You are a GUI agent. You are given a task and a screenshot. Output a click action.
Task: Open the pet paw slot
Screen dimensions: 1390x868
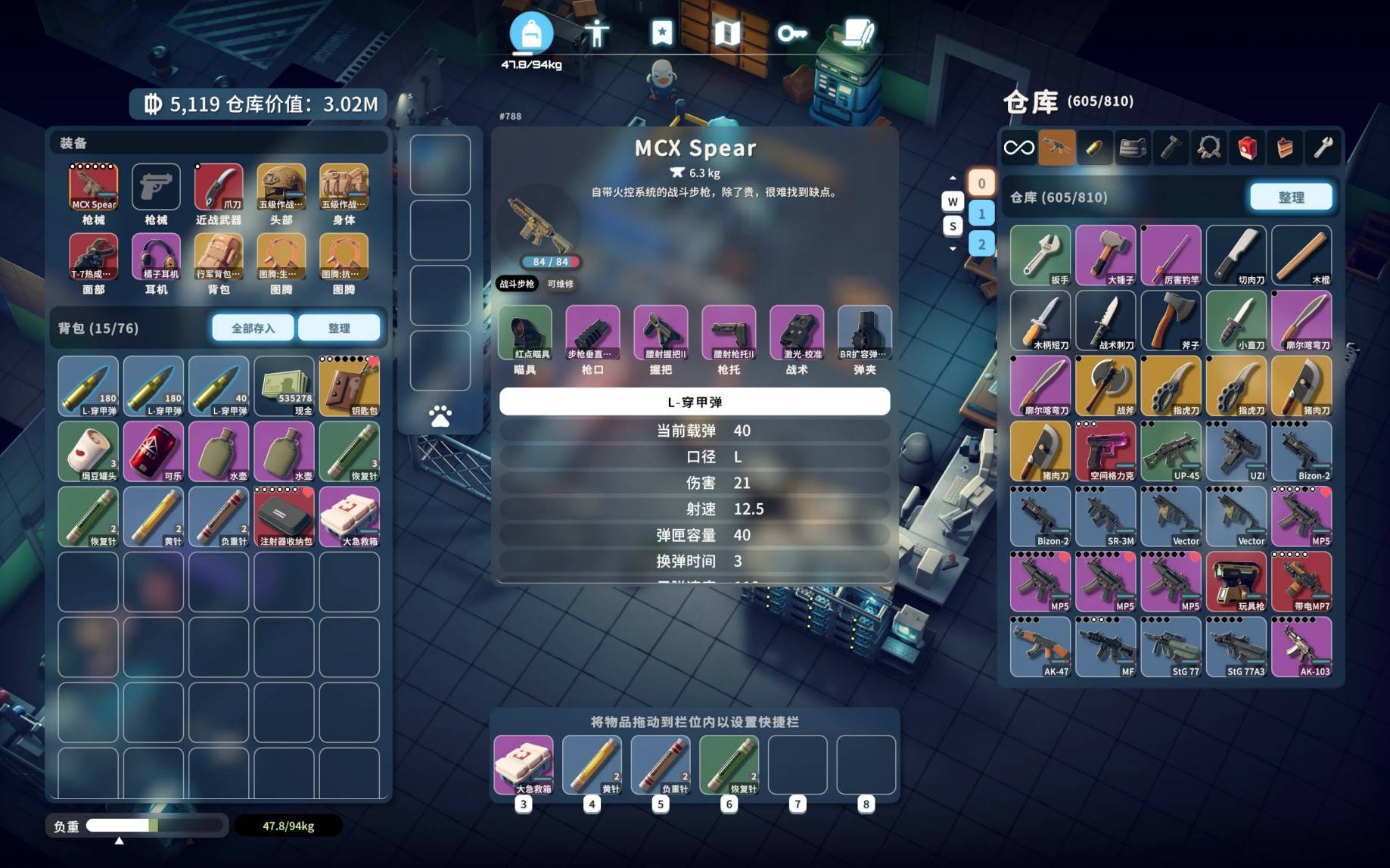(440, 415)
